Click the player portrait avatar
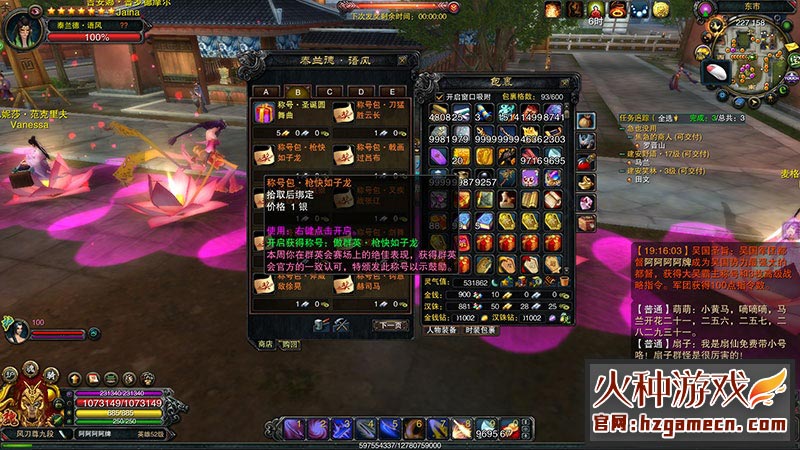 tap(22, 28)
